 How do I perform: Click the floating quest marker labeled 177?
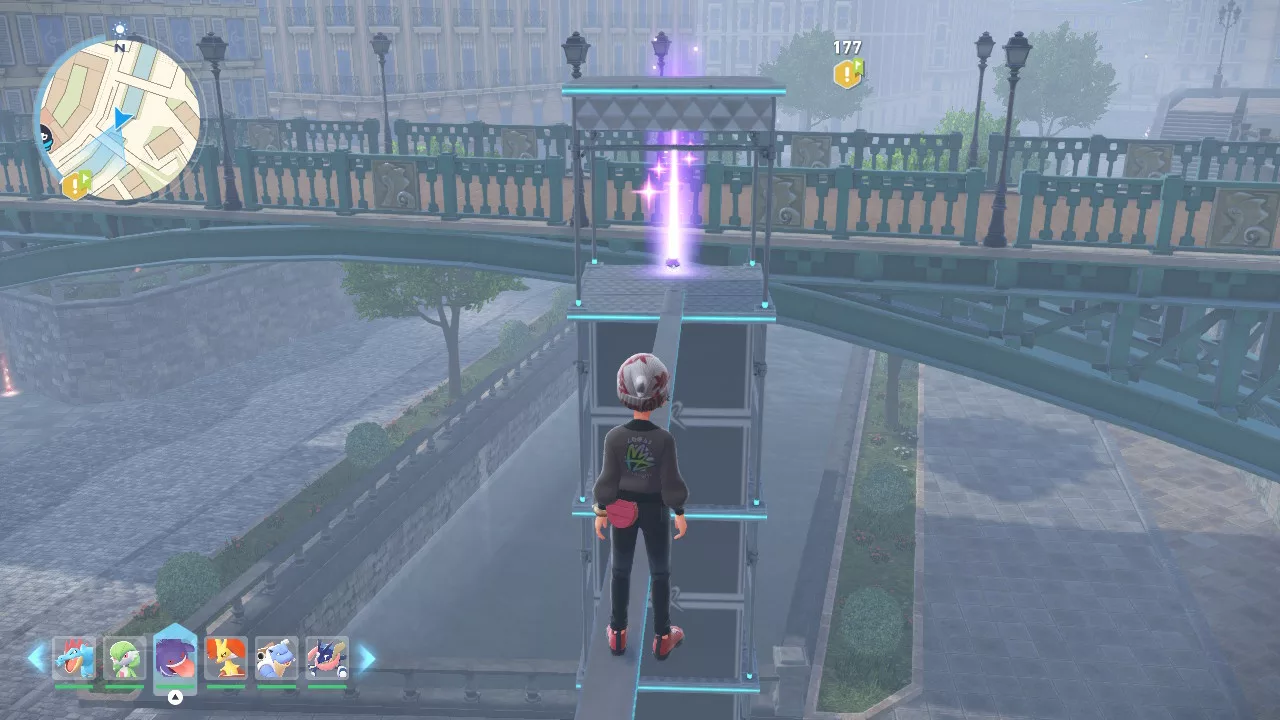849,72
